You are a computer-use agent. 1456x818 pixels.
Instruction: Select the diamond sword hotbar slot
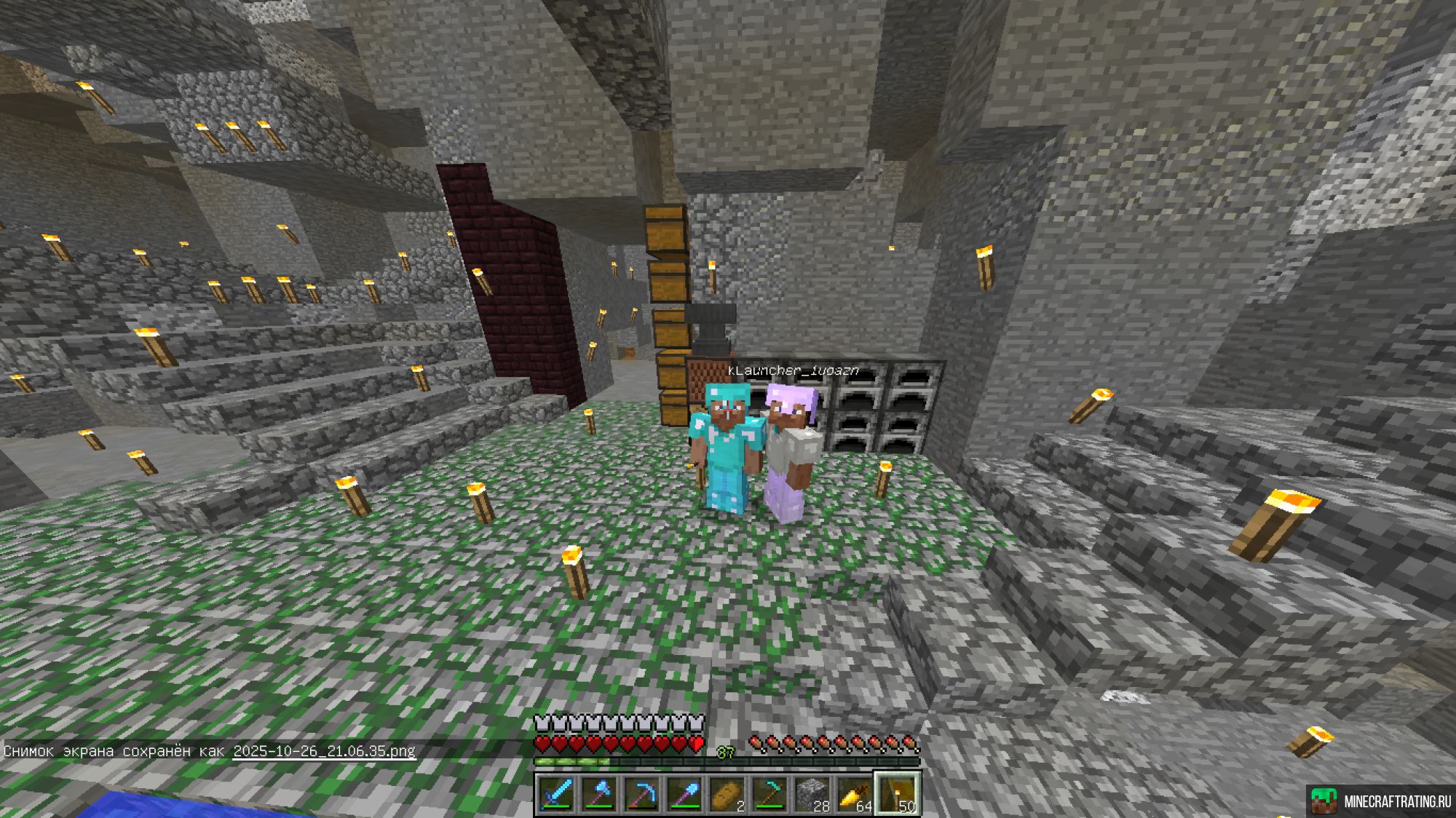click(557, 794)
